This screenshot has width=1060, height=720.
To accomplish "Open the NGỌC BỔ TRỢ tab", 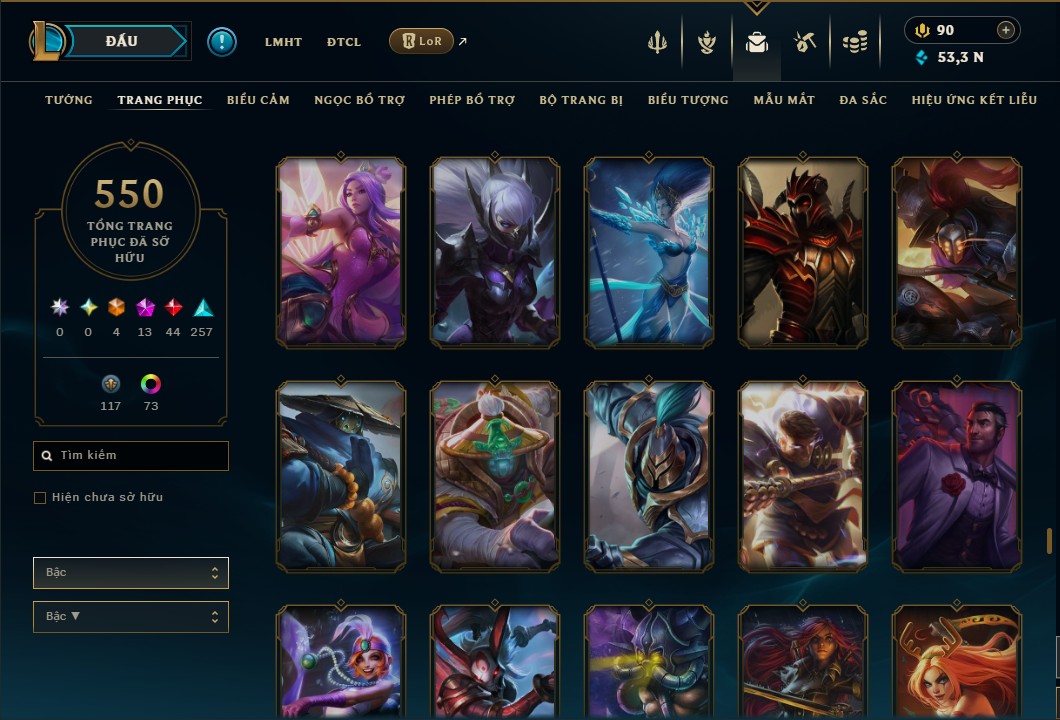I will click(359, 100).
